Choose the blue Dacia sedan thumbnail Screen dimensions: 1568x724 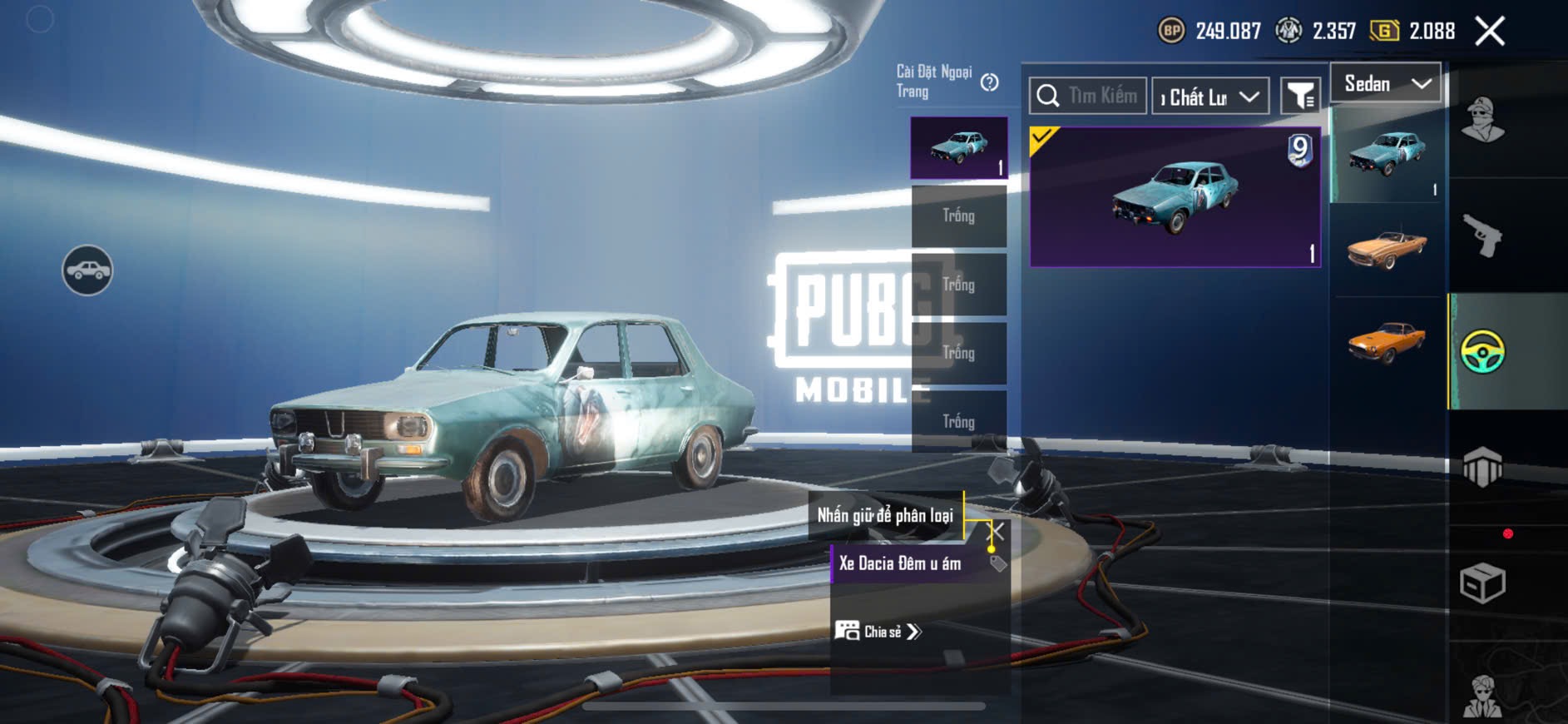[x=1387, y=154]
